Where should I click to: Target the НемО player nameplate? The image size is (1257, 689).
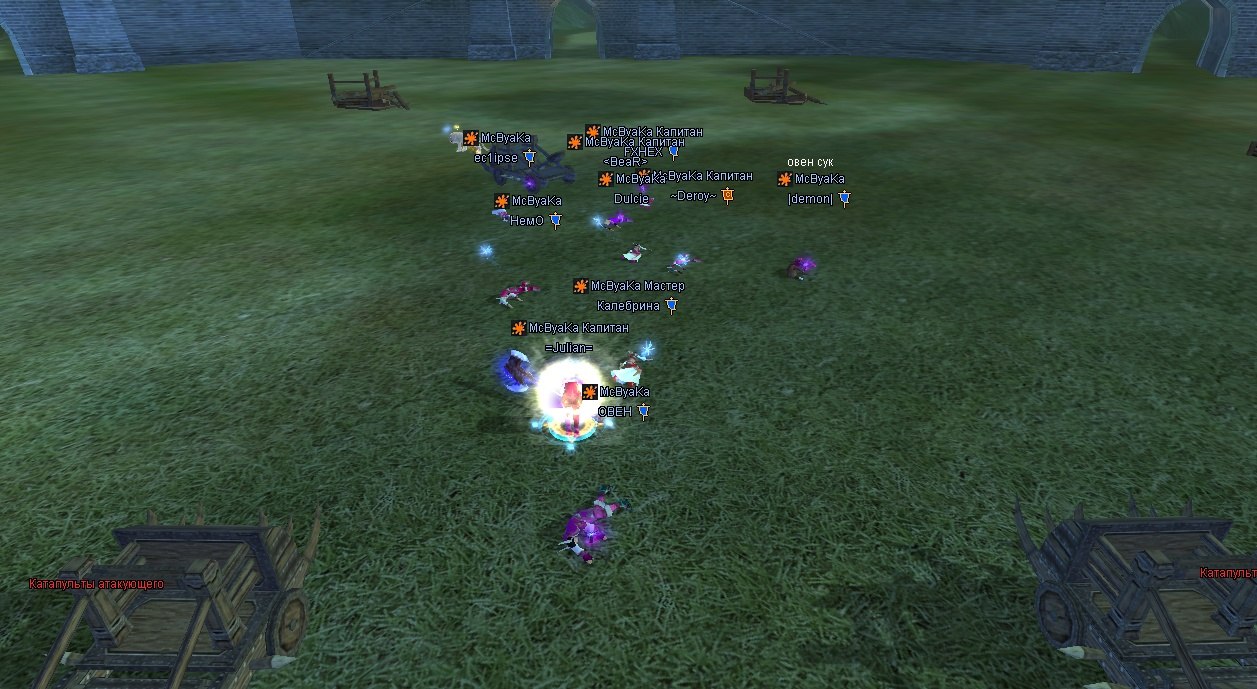pyautogui.click(x=526, y=221)
